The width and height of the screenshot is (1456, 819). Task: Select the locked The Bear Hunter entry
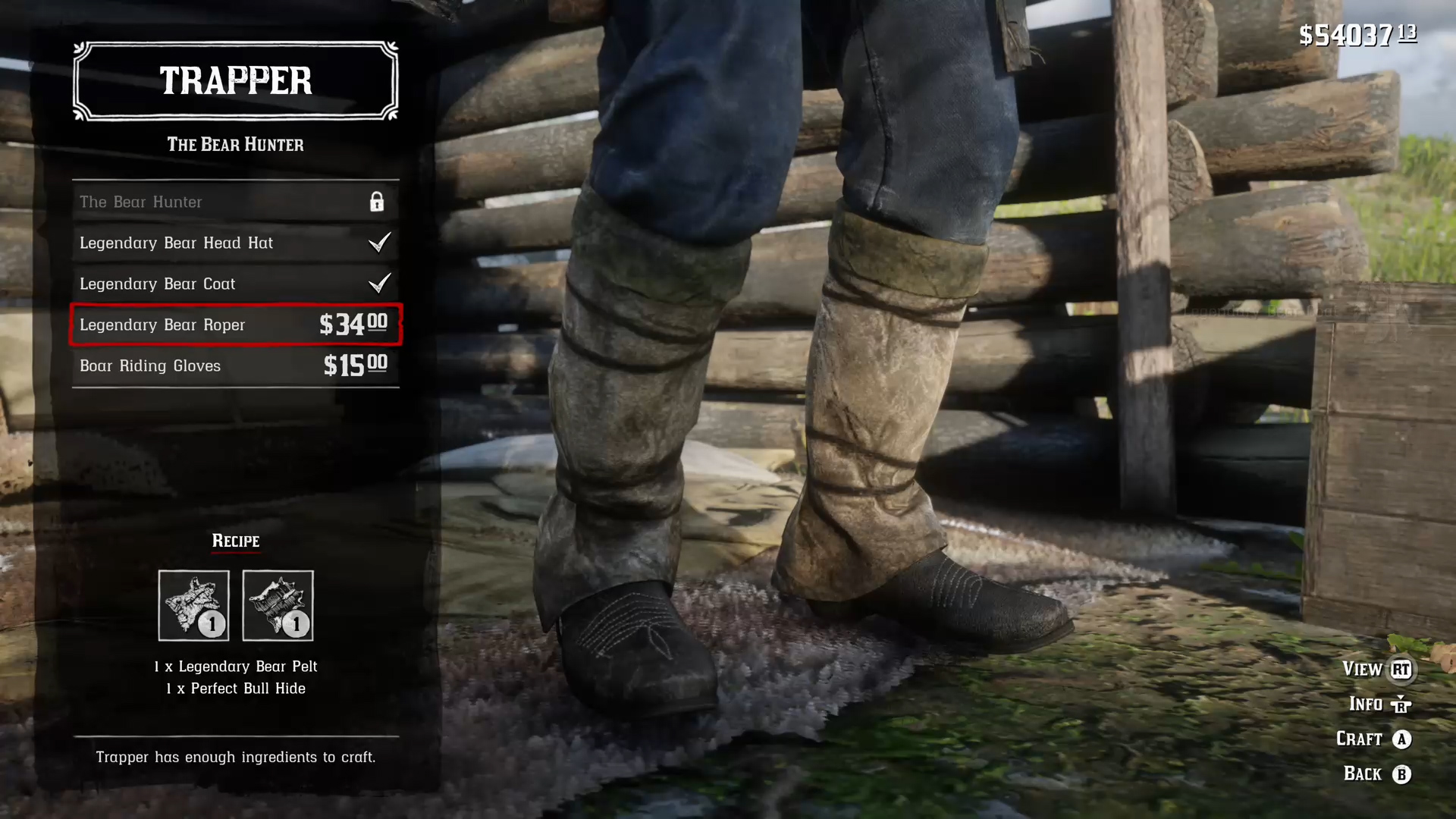[235, 202]
